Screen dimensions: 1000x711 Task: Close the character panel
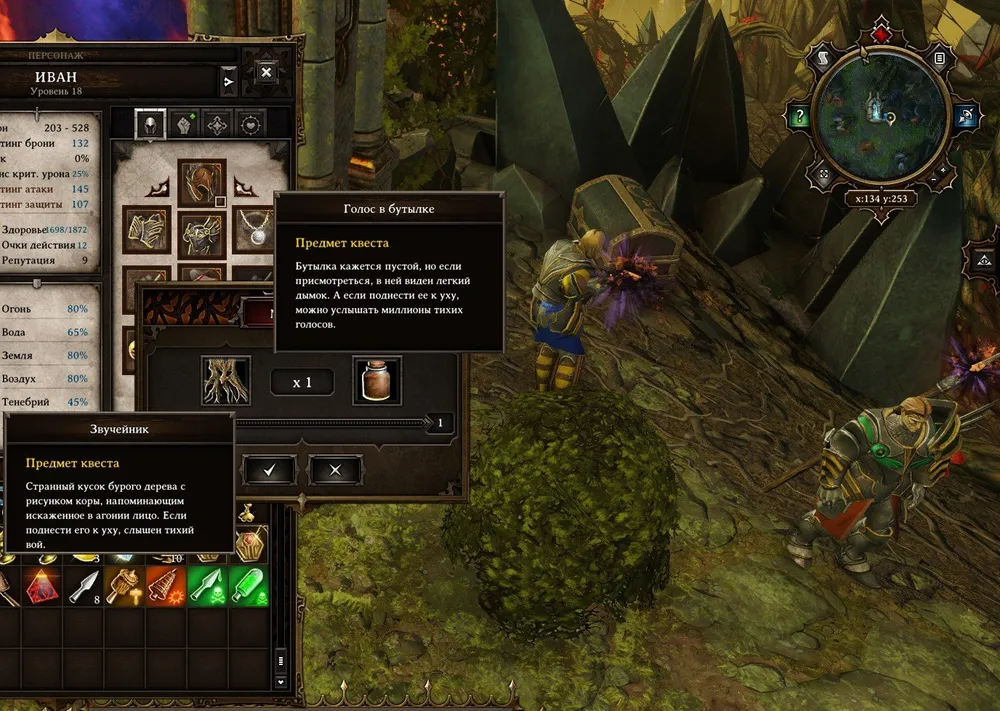click(266, 73)
